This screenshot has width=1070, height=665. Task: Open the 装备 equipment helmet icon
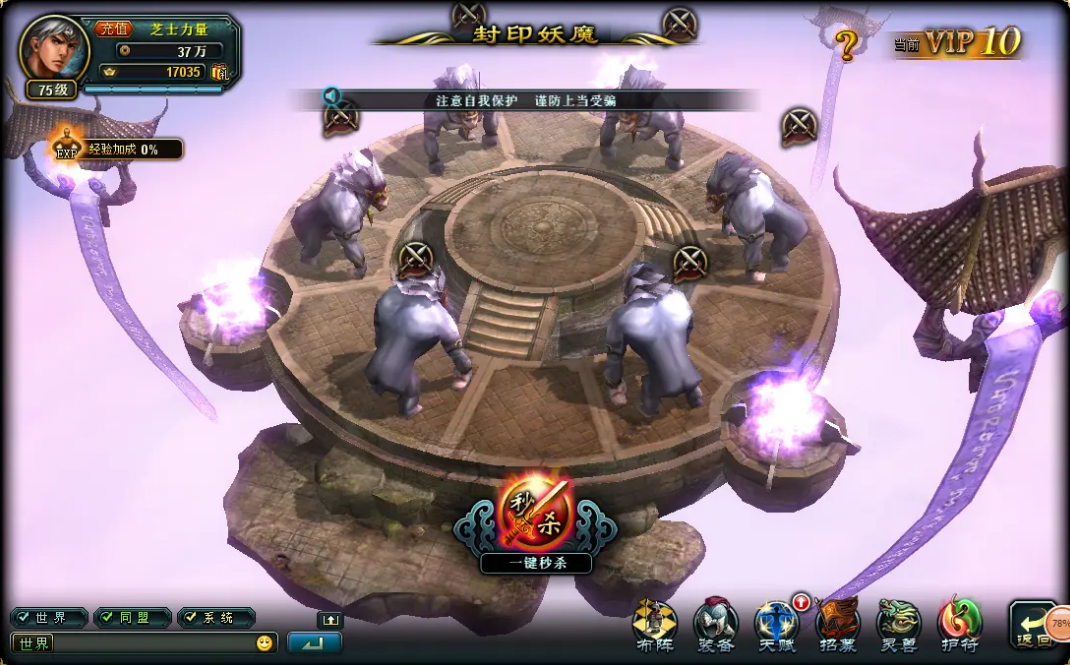[715, 623]
